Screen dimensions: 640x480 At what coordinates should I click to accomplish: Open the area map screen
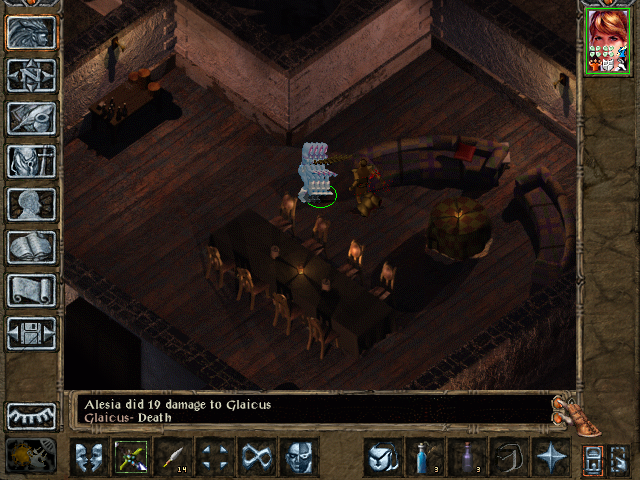(32, 75)
